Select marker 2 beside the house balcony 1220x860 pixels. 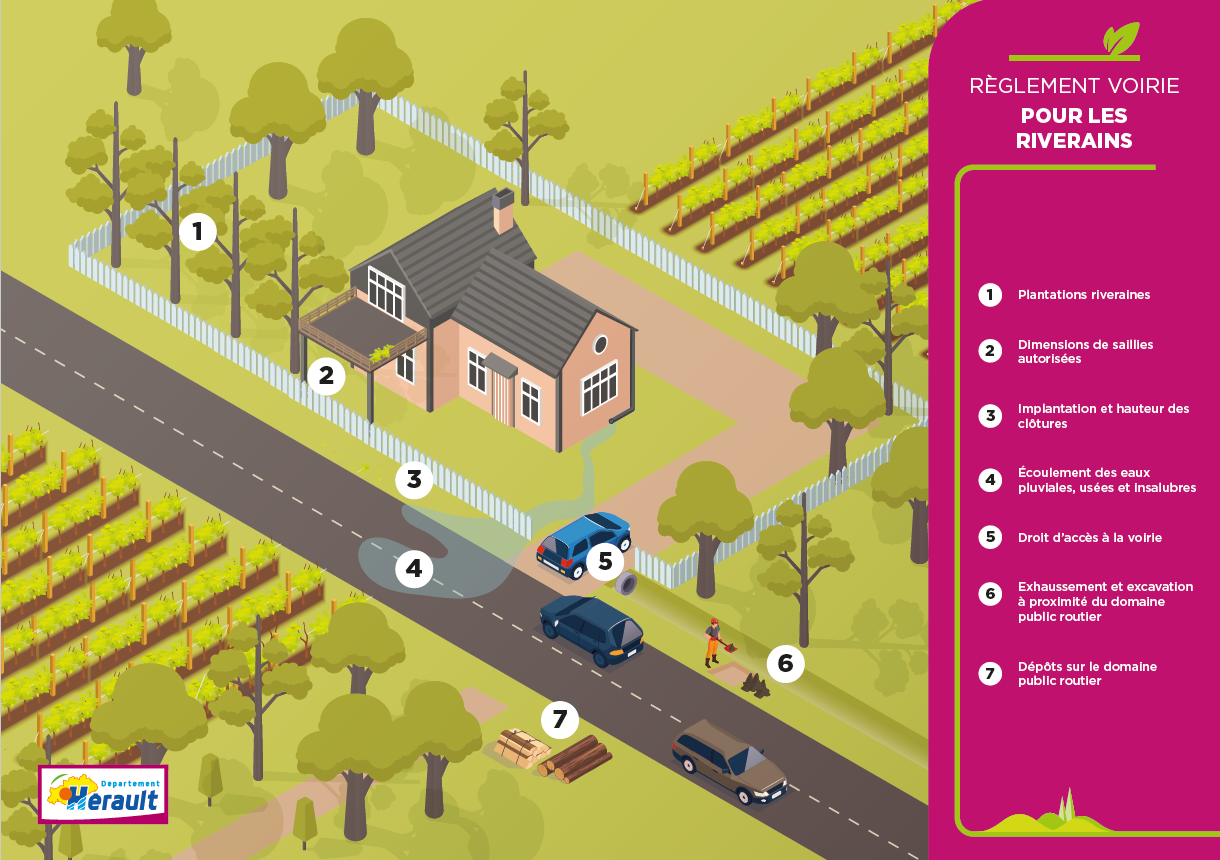tap(326, 376)
